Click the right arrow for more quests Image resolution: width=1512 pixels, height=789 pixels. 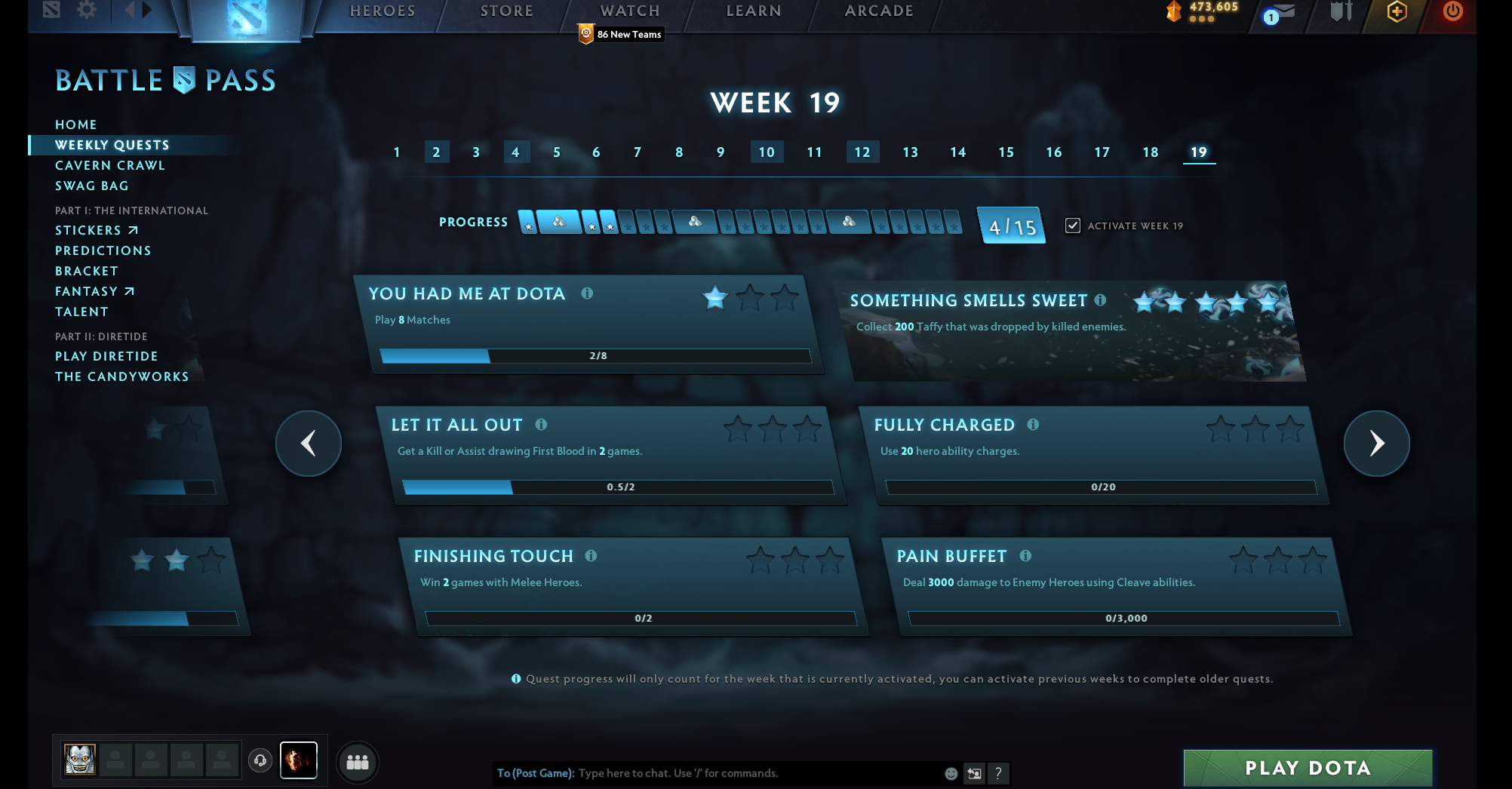(x=1376, y=444)
